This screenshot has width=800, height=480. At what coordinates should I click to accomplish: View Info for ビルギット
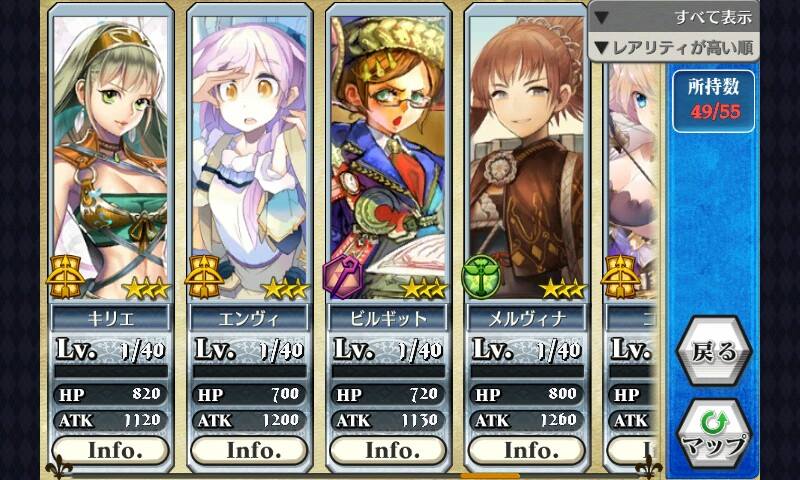[x=391, y=449]
